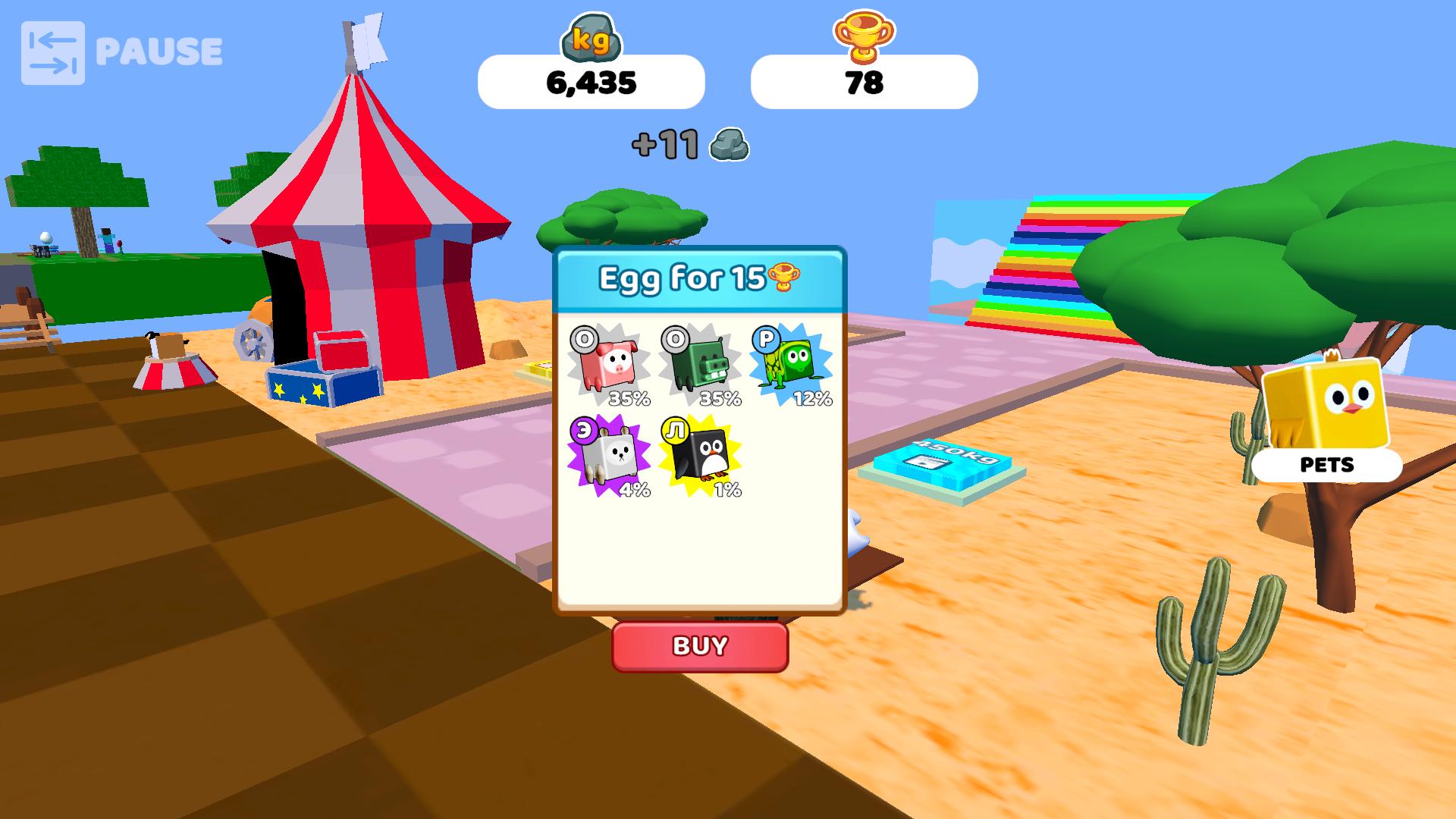Click the trophy counter showing 78
Screen dimensions: 1456x819
pyautogui.click(x=865, y=85)
